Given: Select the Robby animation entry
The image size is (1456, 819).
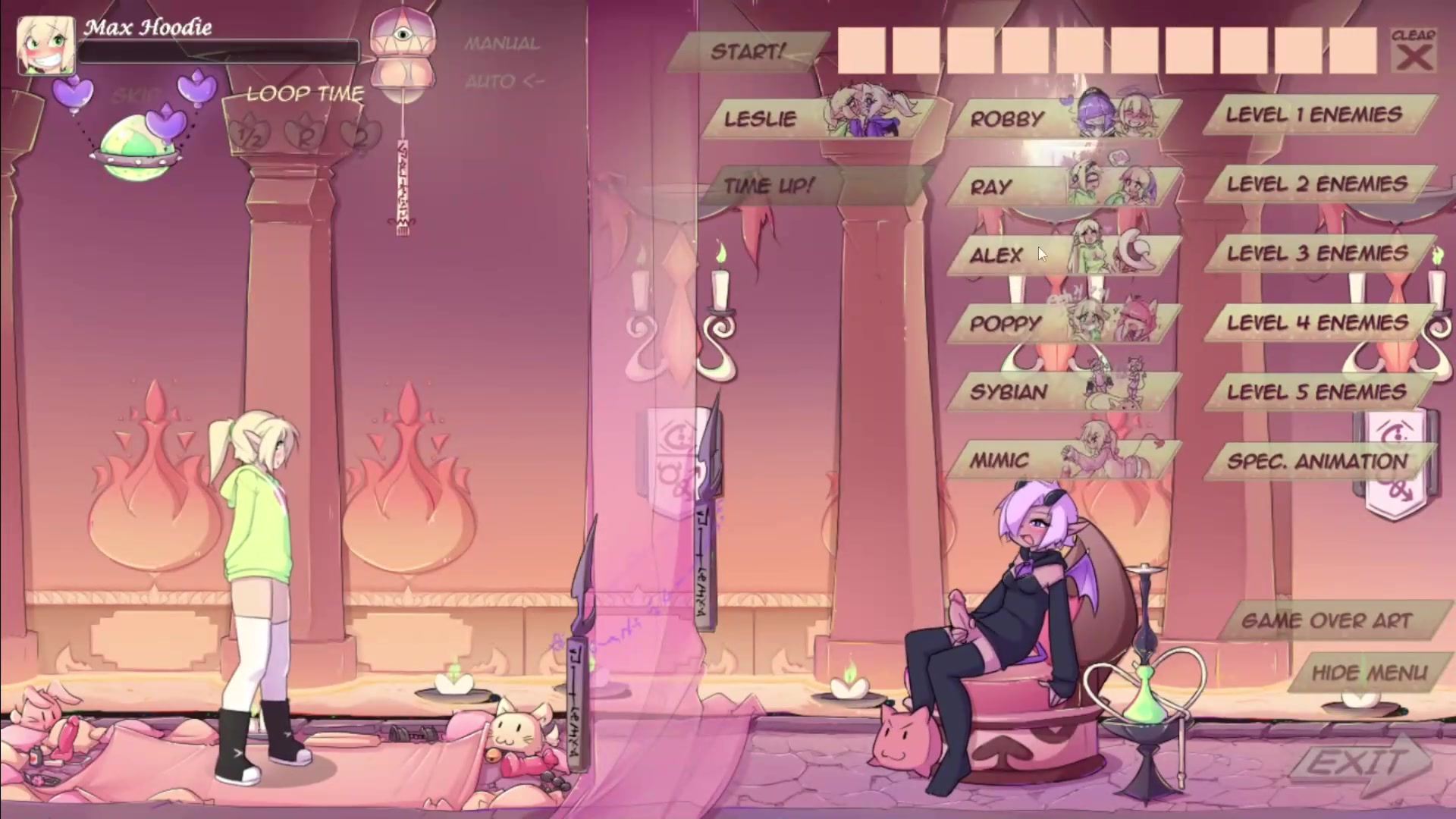Looking at the screenshot, I should [x=1062, y=118].
